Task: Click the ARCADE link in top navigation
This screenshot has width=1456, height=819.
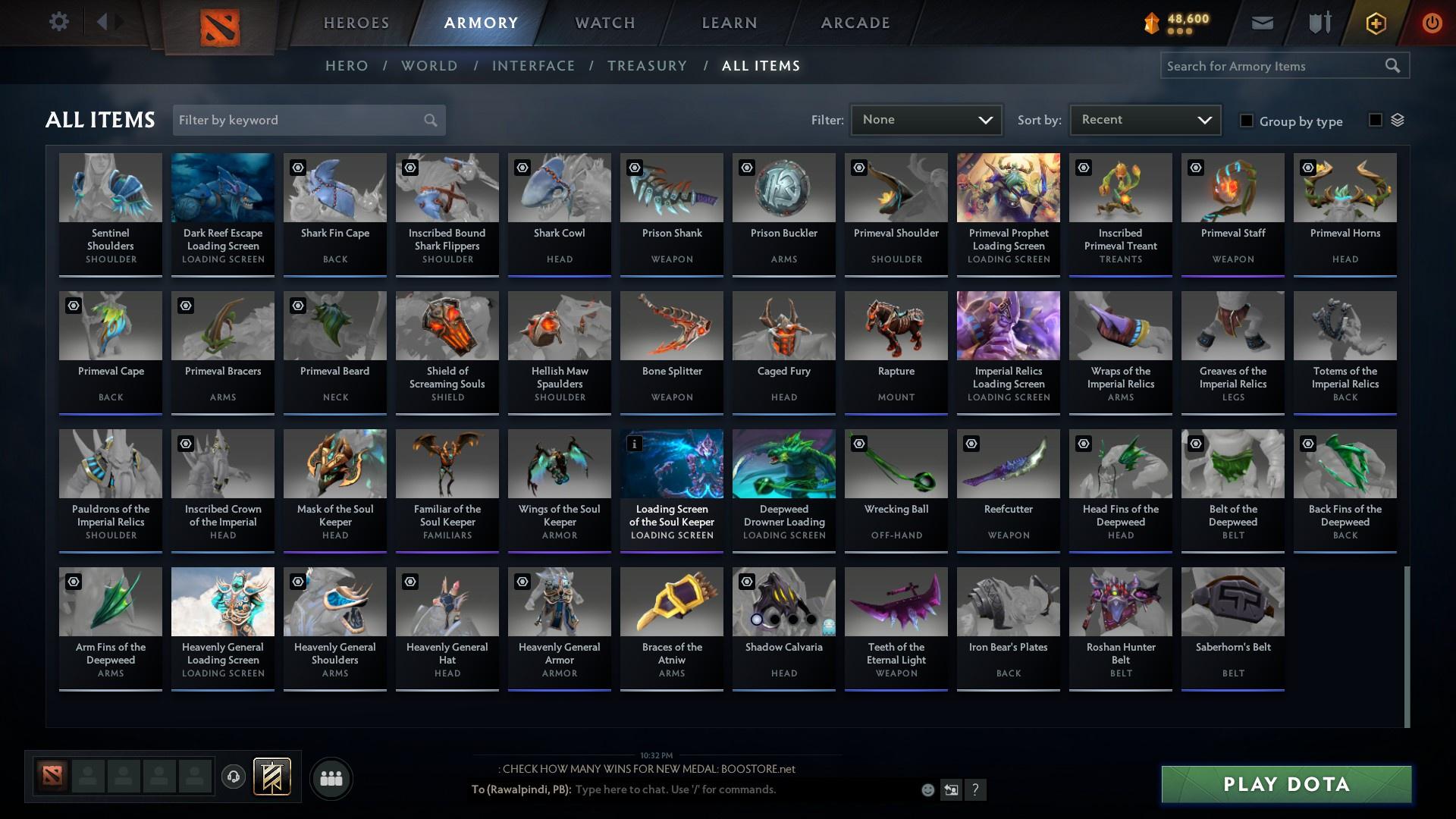Action: pyautogui.click(x=855, y=23)
